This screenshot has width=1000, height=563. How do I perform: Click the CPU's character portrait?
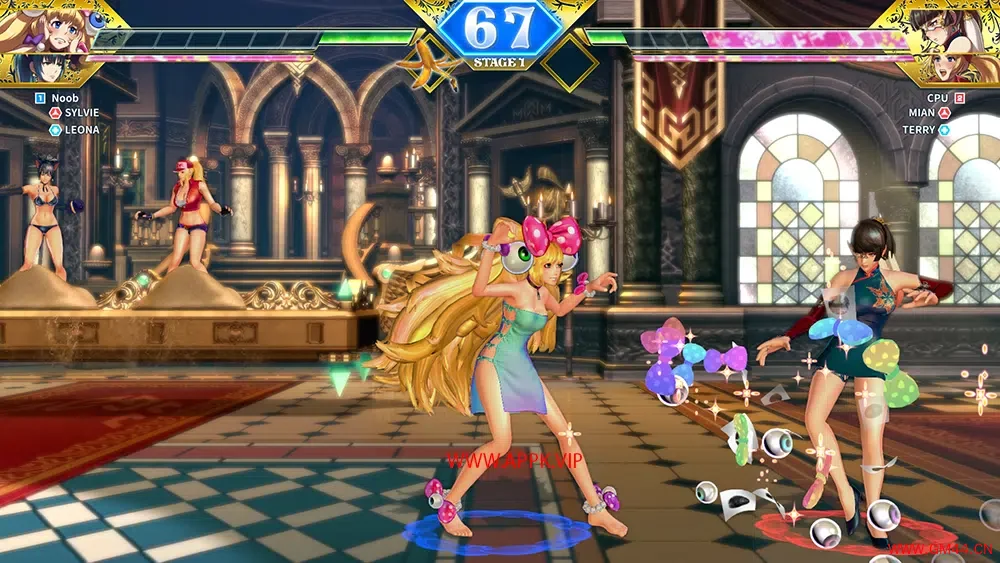tap(952, 30)
